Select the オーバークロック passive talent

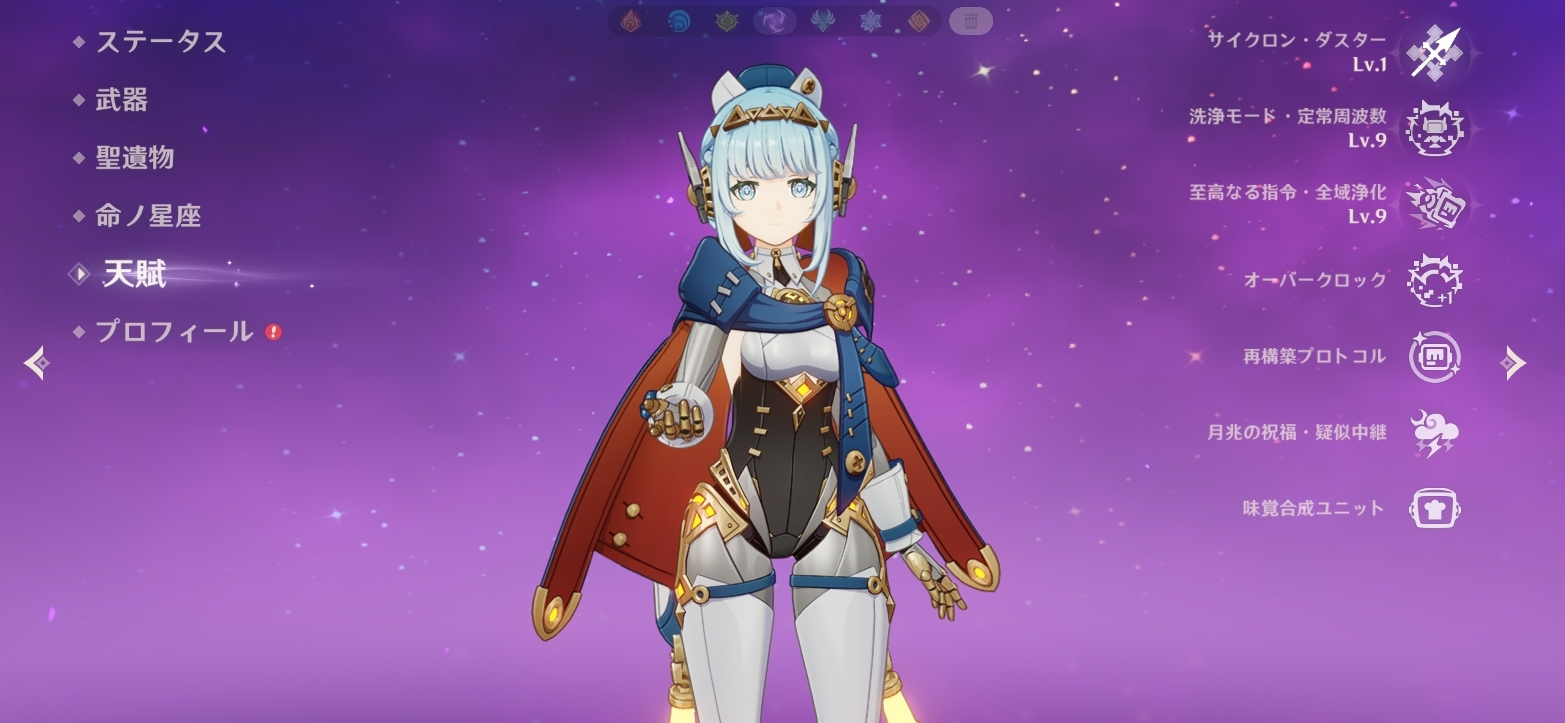1435,280
